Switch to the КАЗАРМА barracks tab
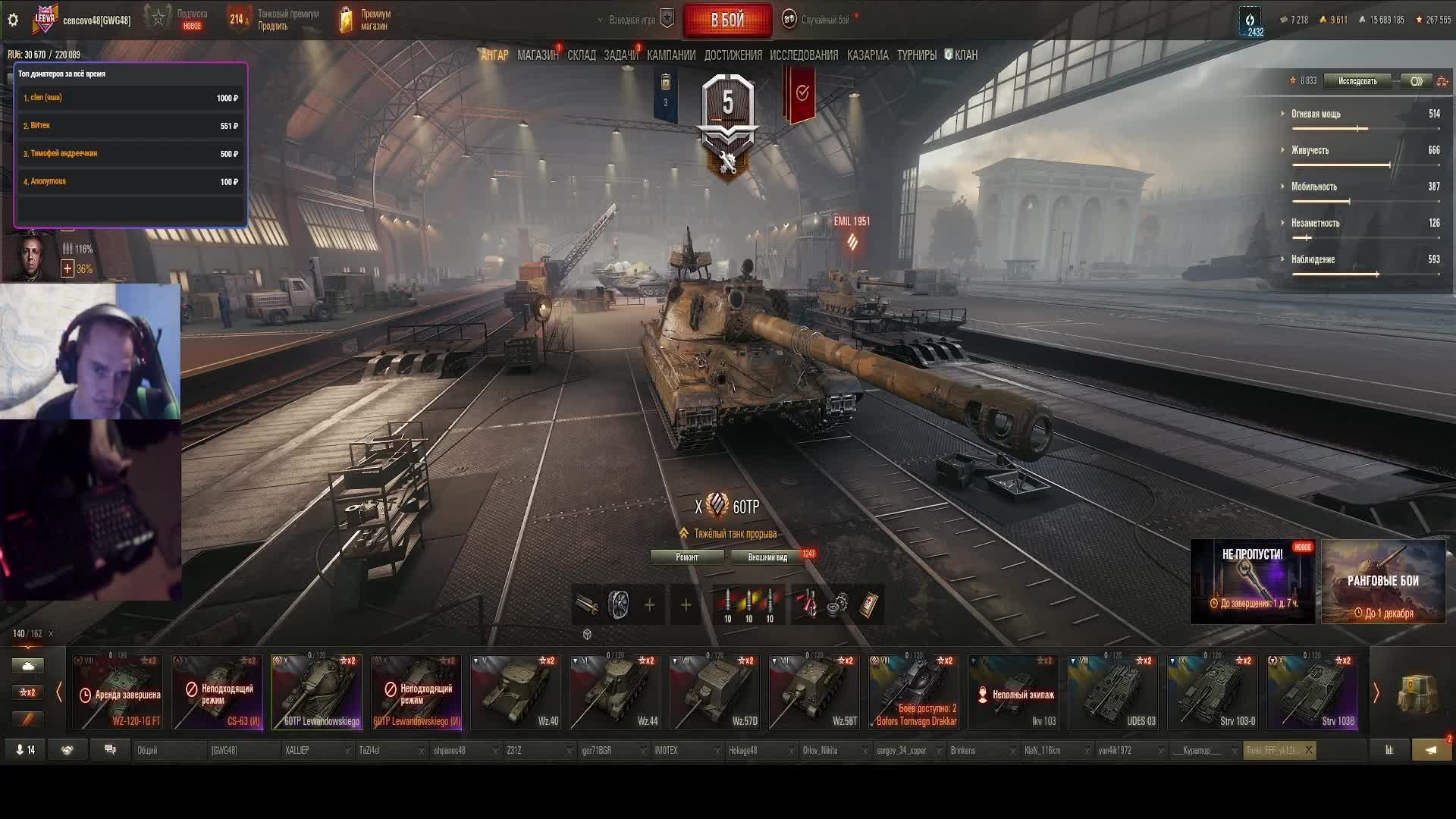This screenshot has width=1456, height=819. coord(867,55)
